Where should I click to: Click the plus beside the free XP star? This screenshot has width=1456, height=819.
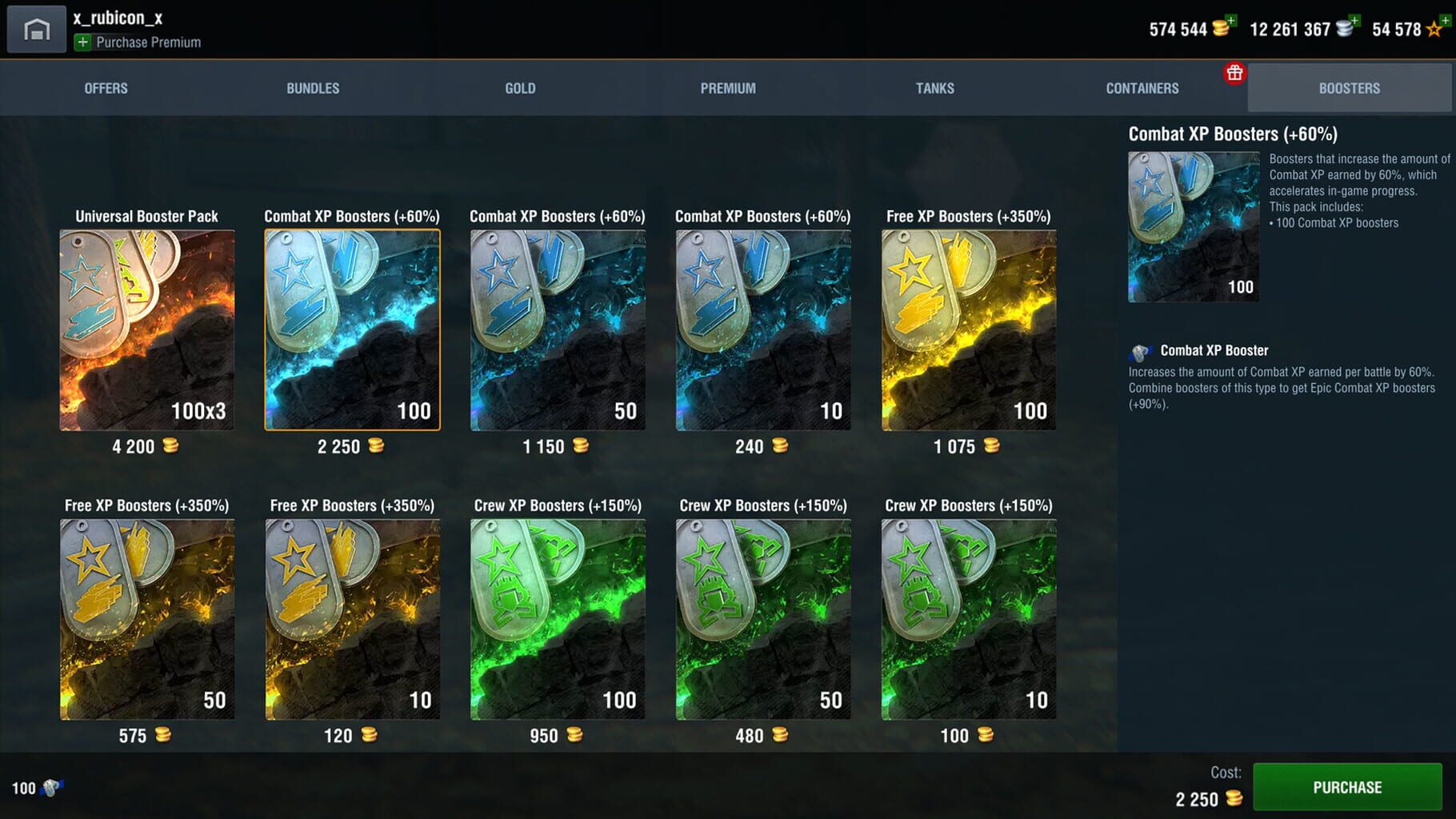pos(1445,18)
